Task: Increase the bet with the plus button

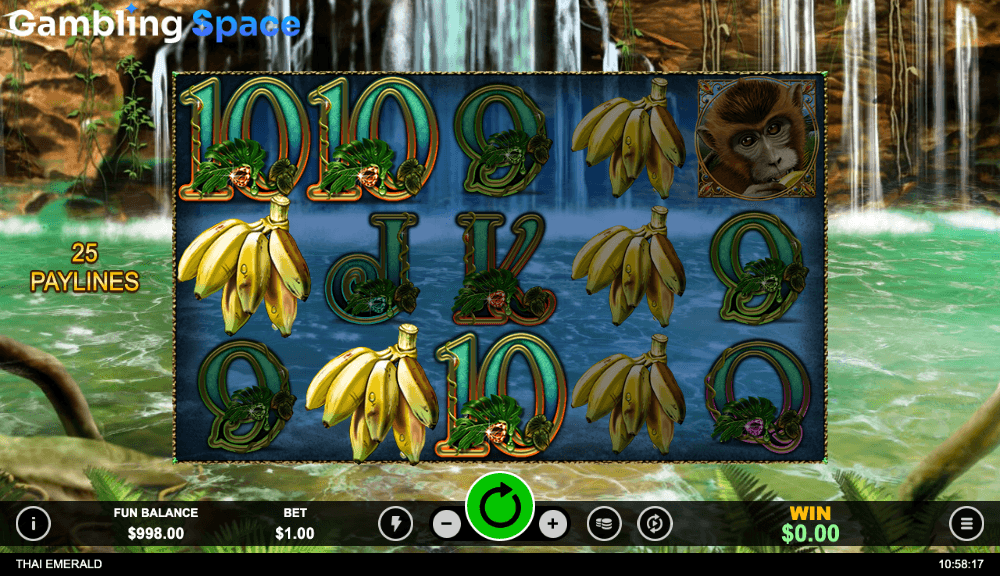Action: [x=553, y=523]
